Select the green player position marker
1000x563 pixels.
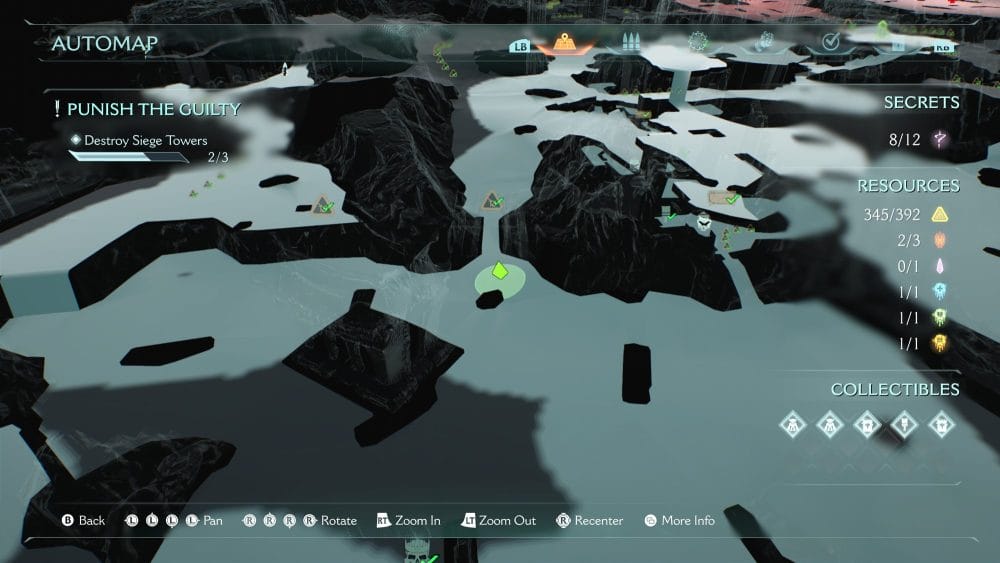(x=499, y=273)
